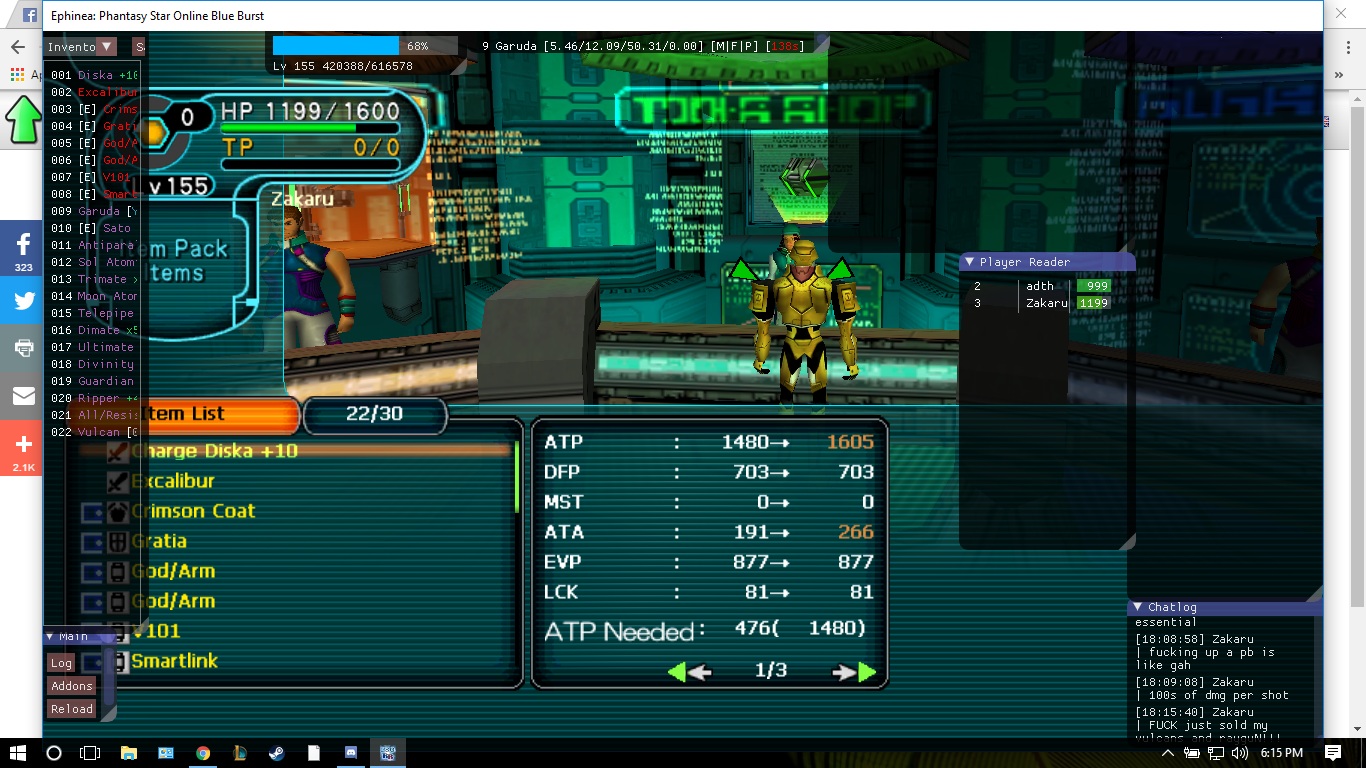The image size is (1366, 768).
Task: Close the game window
Action: 1342,15
